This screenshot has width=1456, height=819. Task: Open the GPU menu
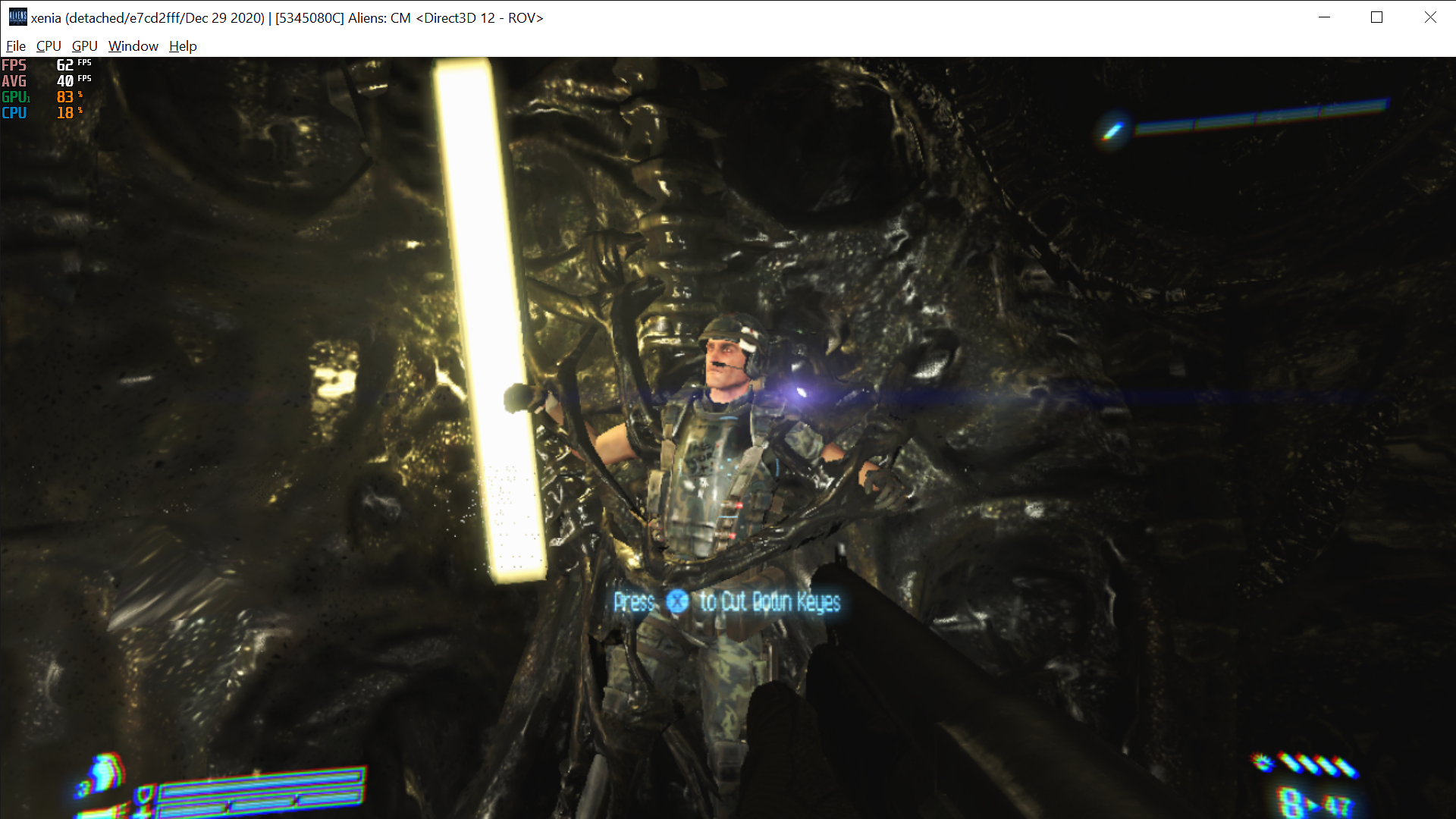[84, 45]
